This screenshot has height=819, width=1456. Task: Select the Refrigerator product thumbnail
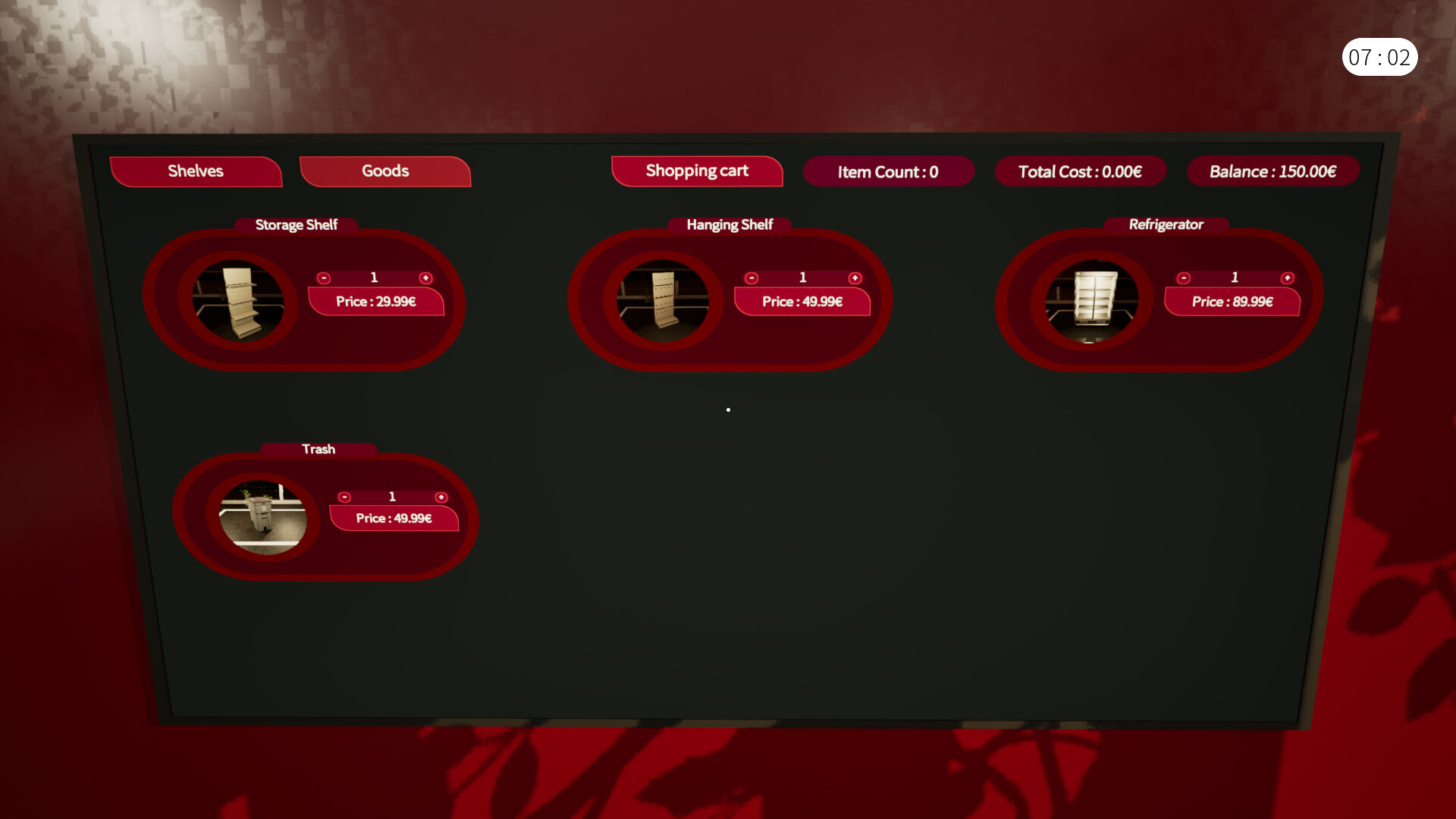(x=1092, y=299)
